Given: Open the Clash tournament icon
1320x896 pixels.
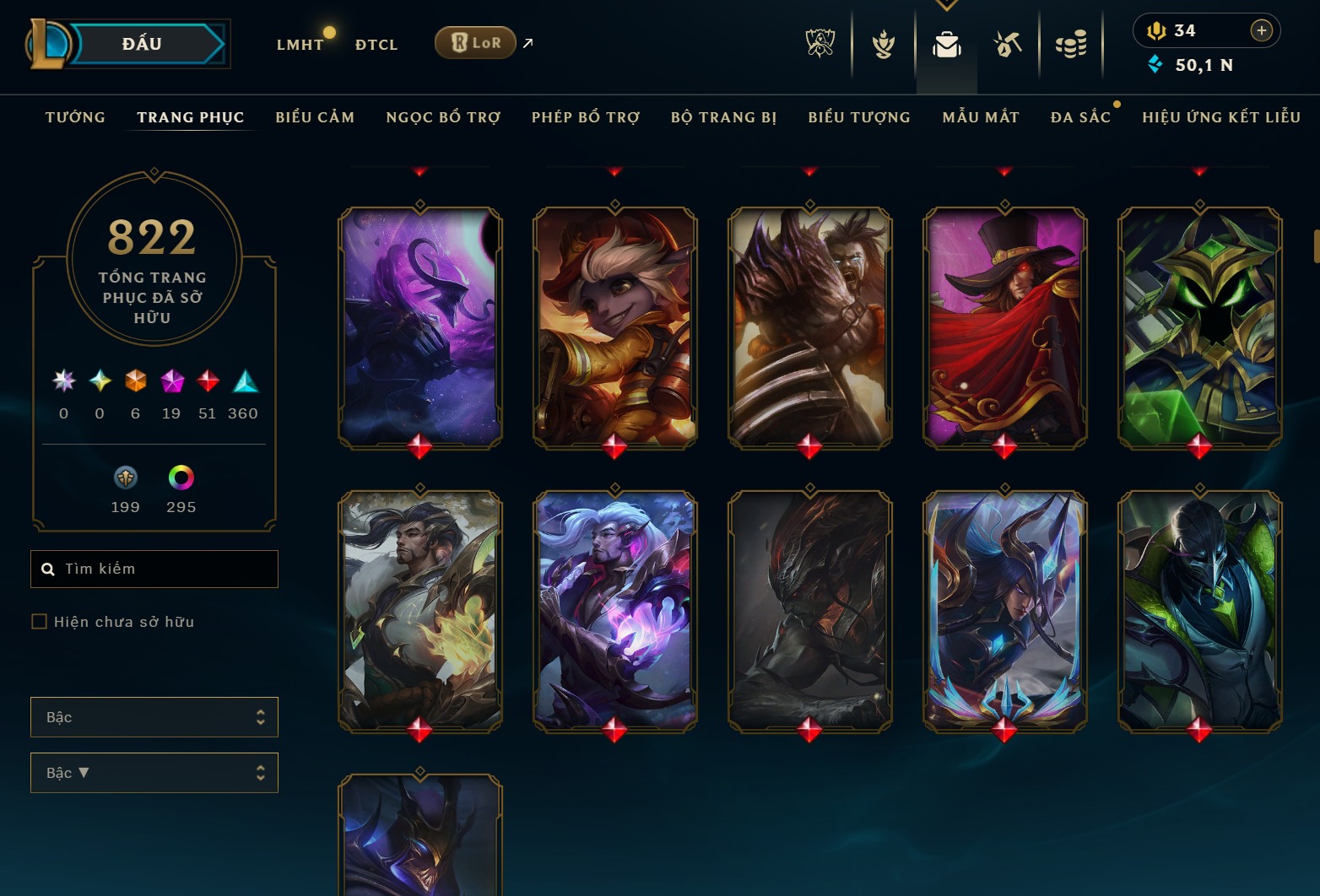Looking at the screenshot, I should [x=882, y=44].
